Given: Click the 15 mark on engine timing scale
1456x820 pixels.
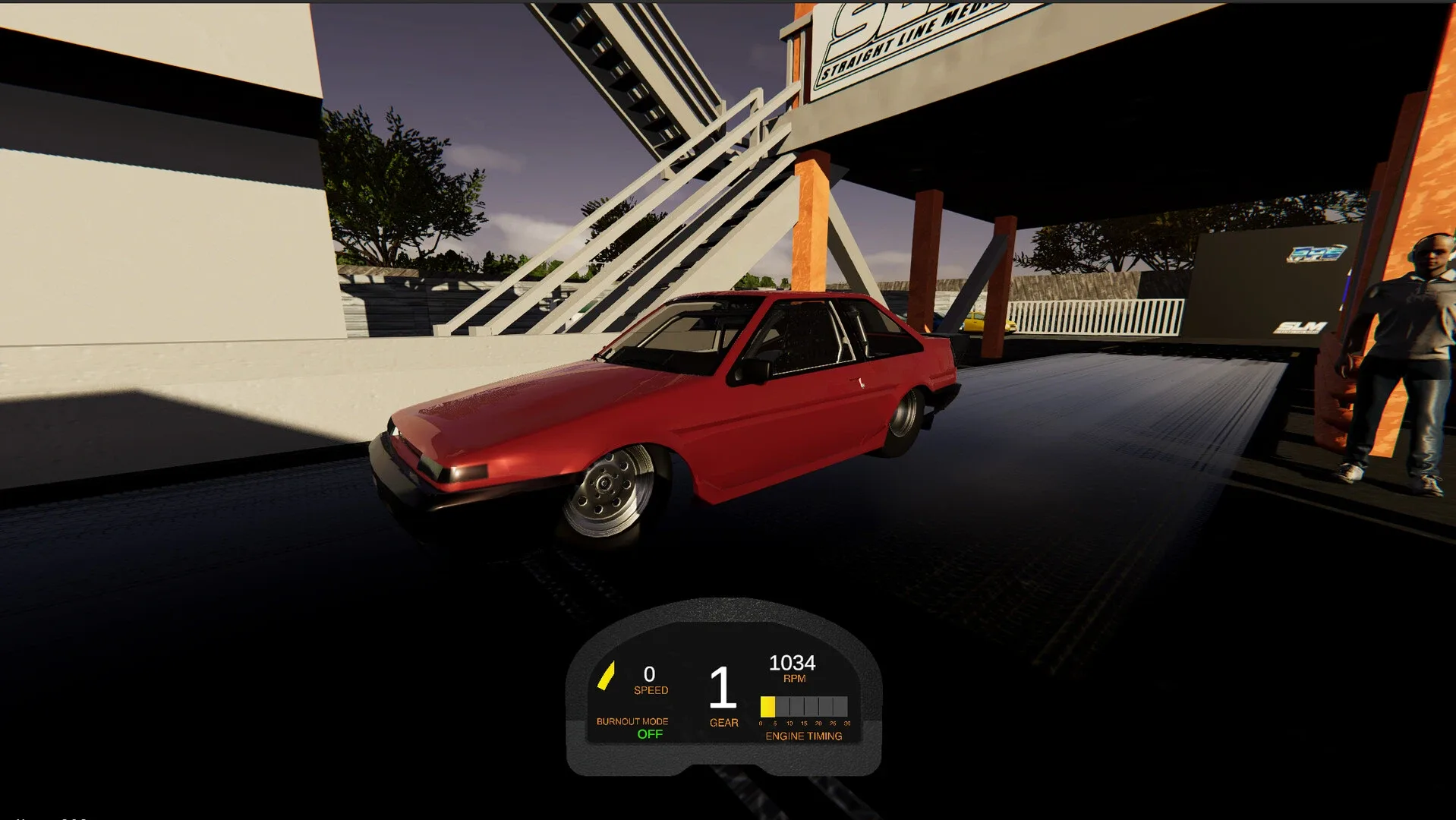Looking at the screenshot, I should [x=804, y=724].
